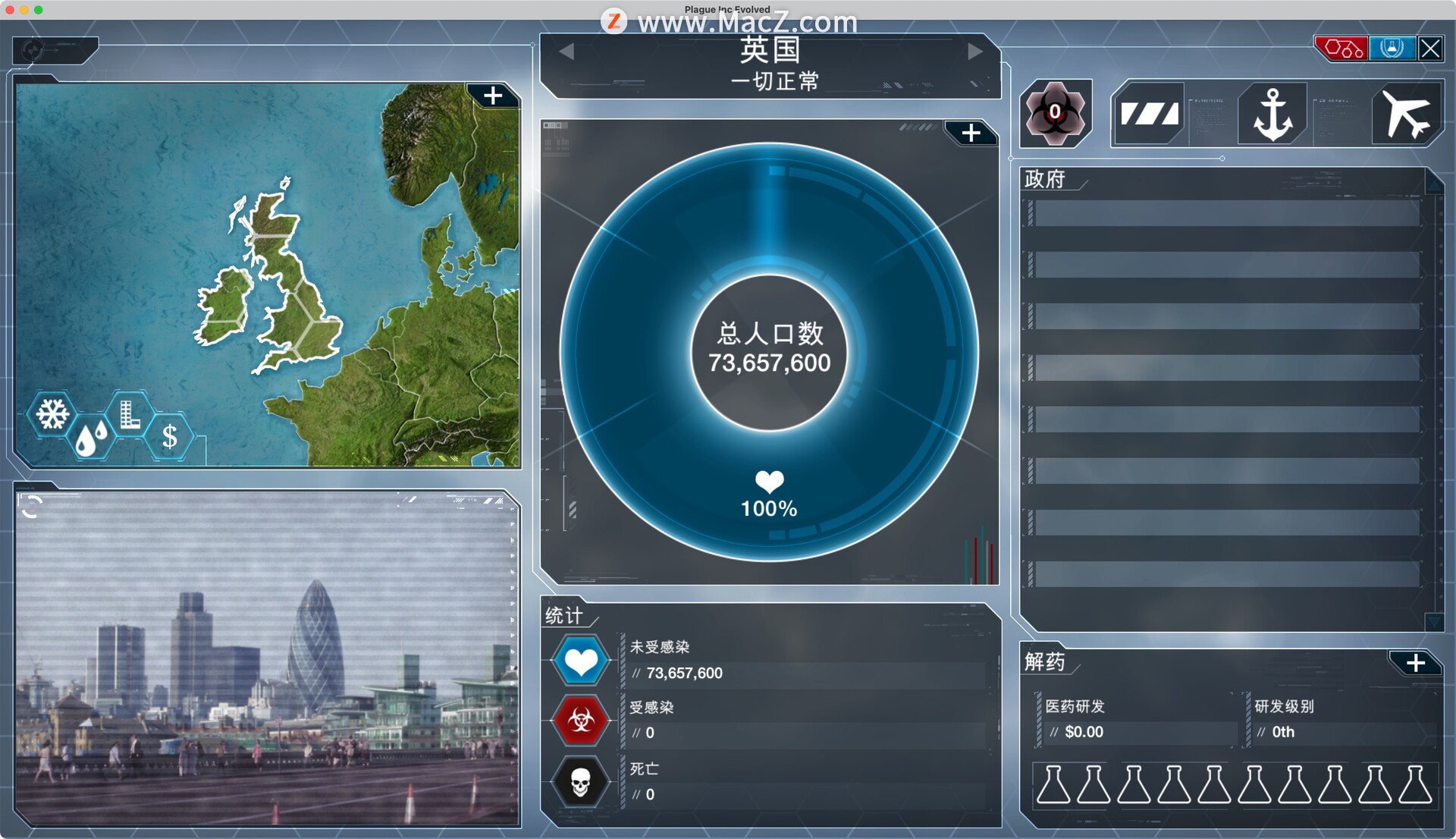Click the healthy heart statistics icon
This screenshot has height=839, width=1456.
[581, 661]
